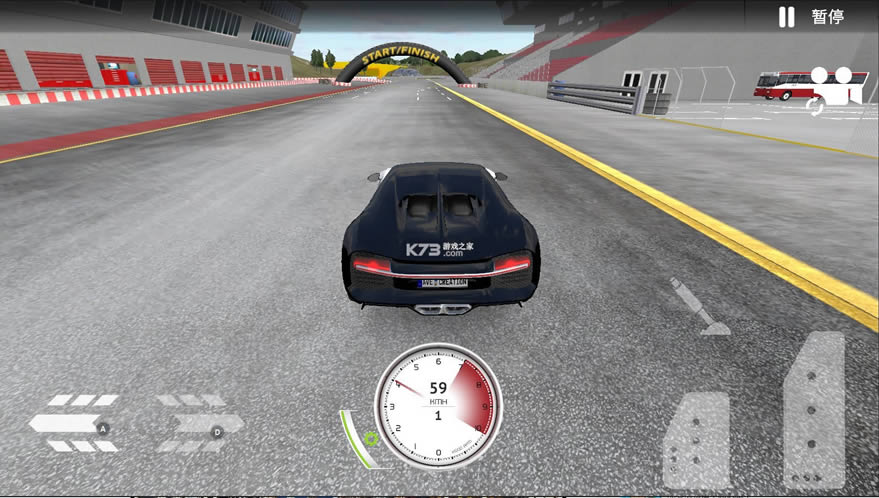Steer right with the right arrow
879x498 pixels.
coord(200,423)
